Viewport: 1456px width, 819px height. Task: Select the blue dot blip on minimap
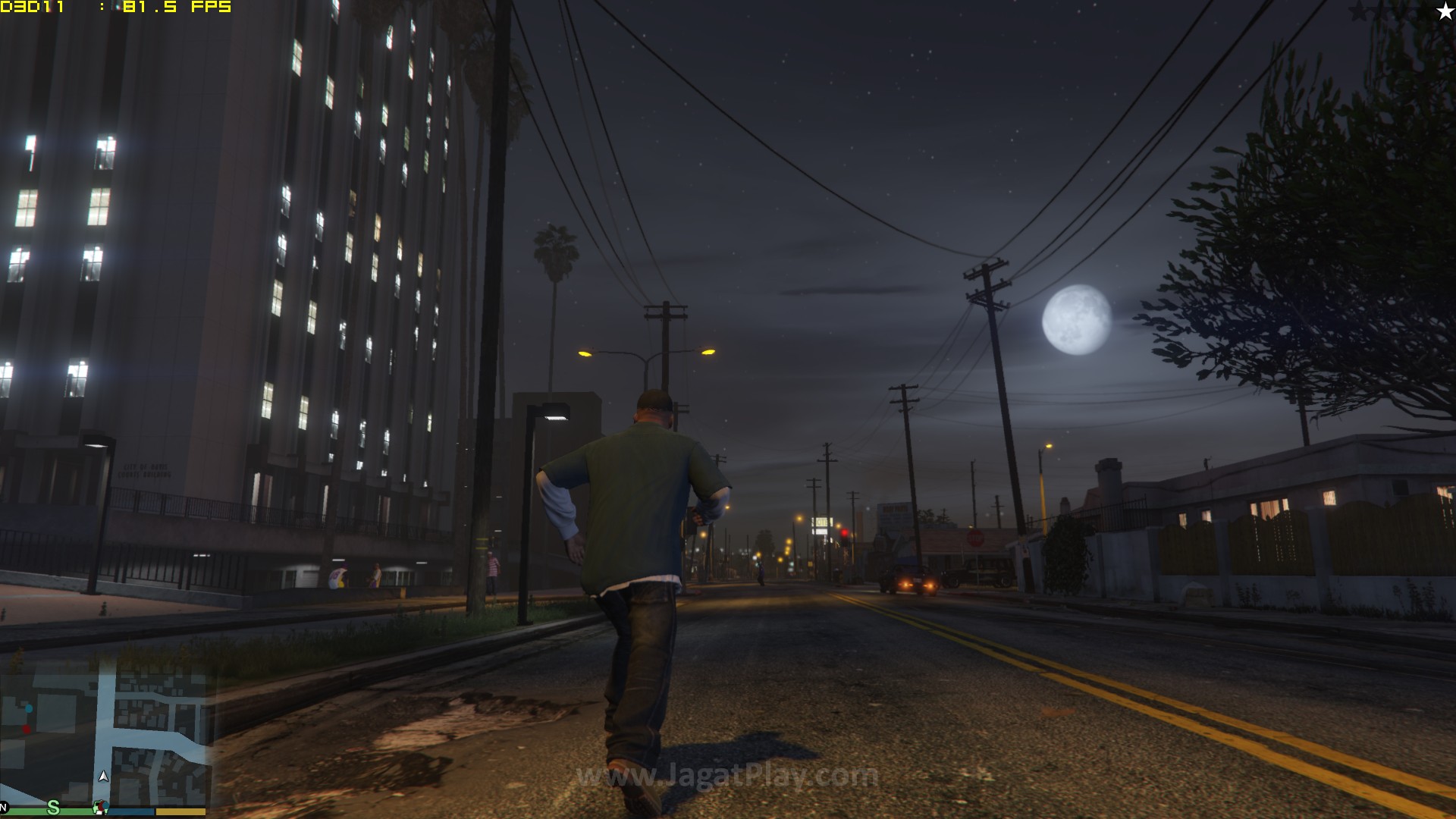[29, 708]
